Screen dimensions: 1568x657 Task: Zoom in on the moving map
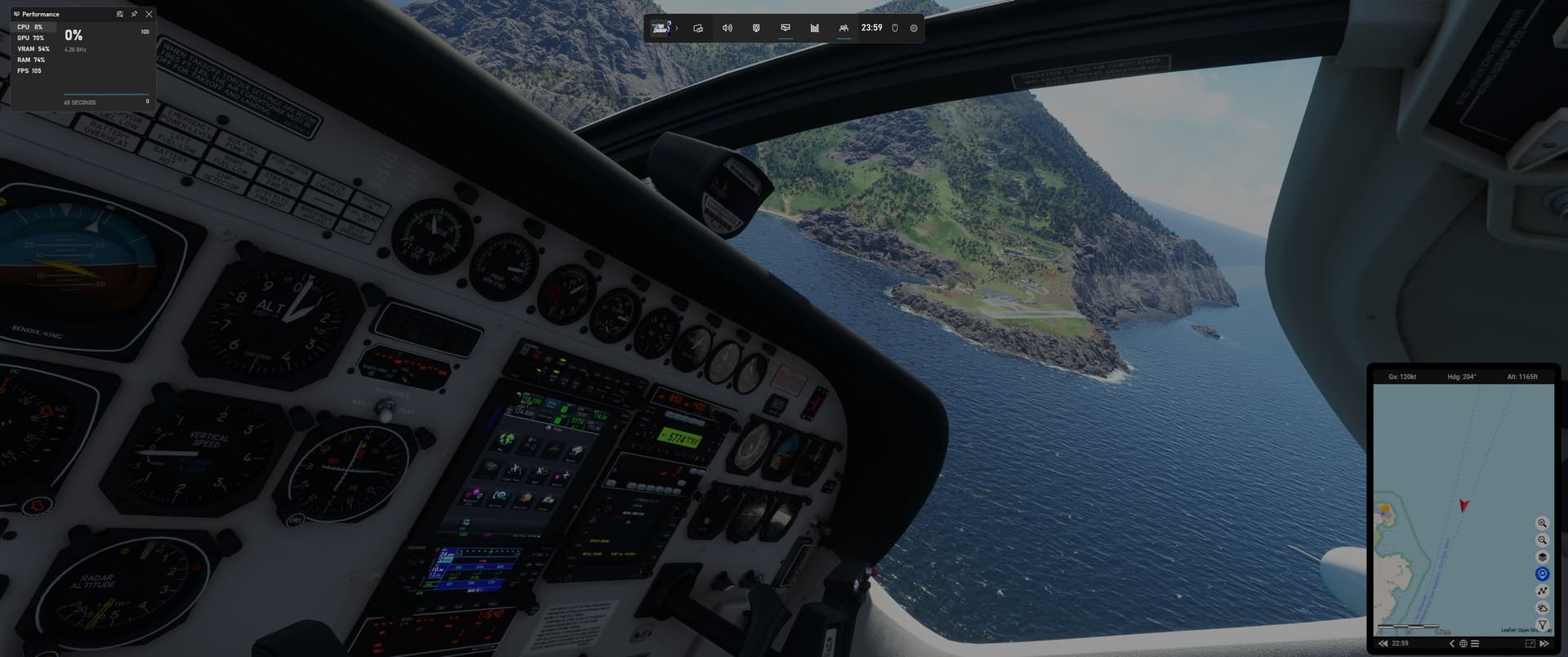[x=1543, y=523]
